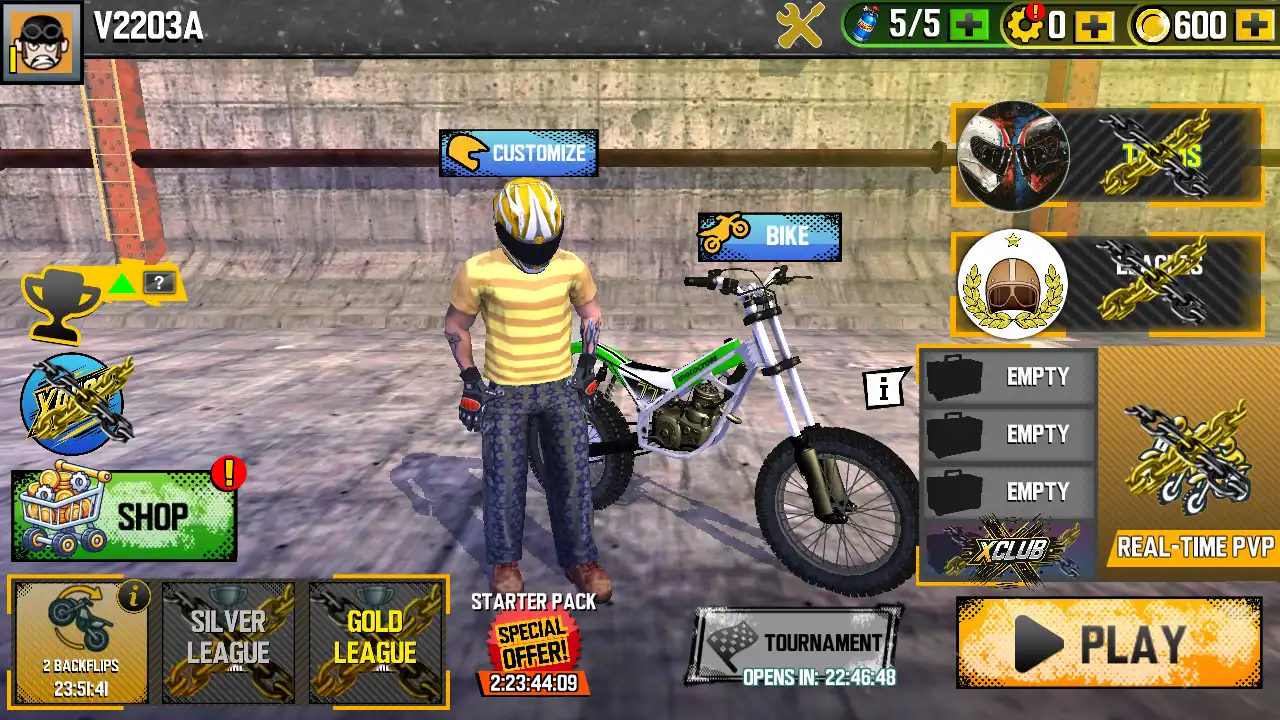The width and height of the screenshot is (1280, 720).
Task: Open the Tournament button
Action: [795, 644]
